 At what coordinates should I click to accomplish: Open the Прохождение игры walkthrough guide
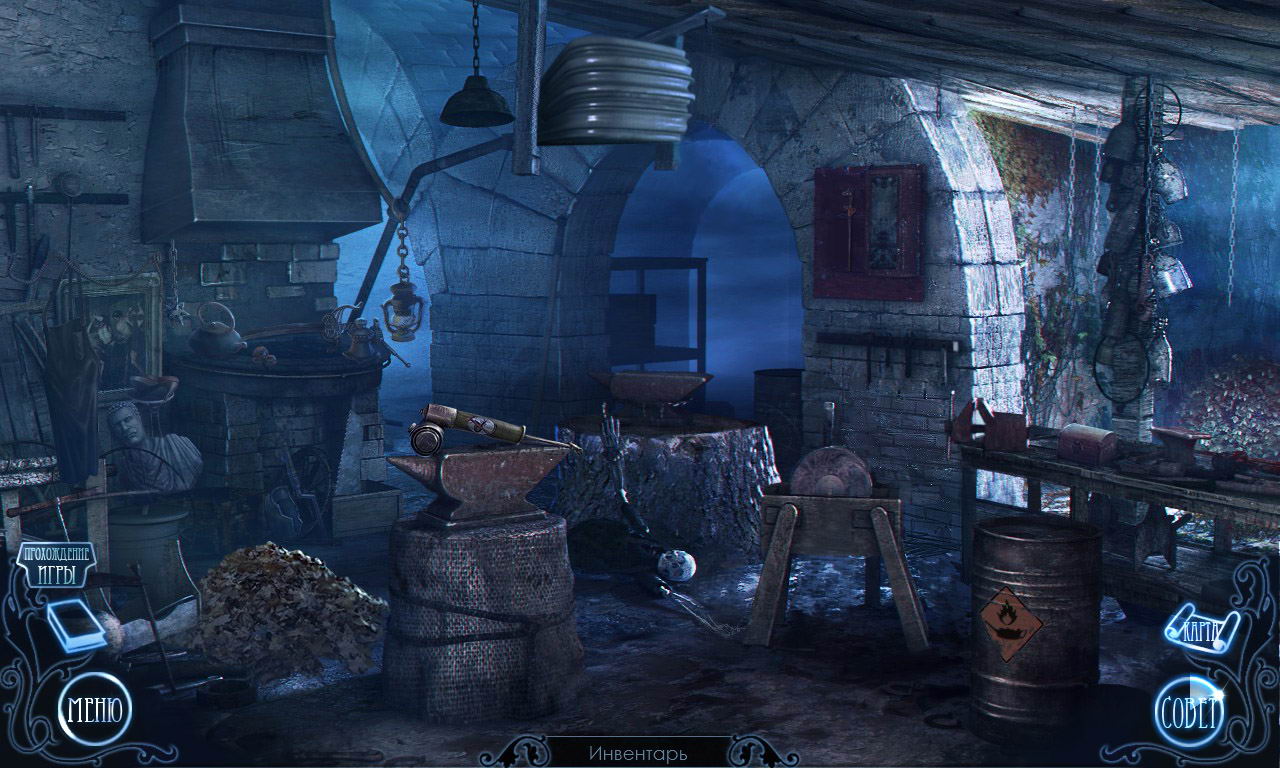(56, 565)
